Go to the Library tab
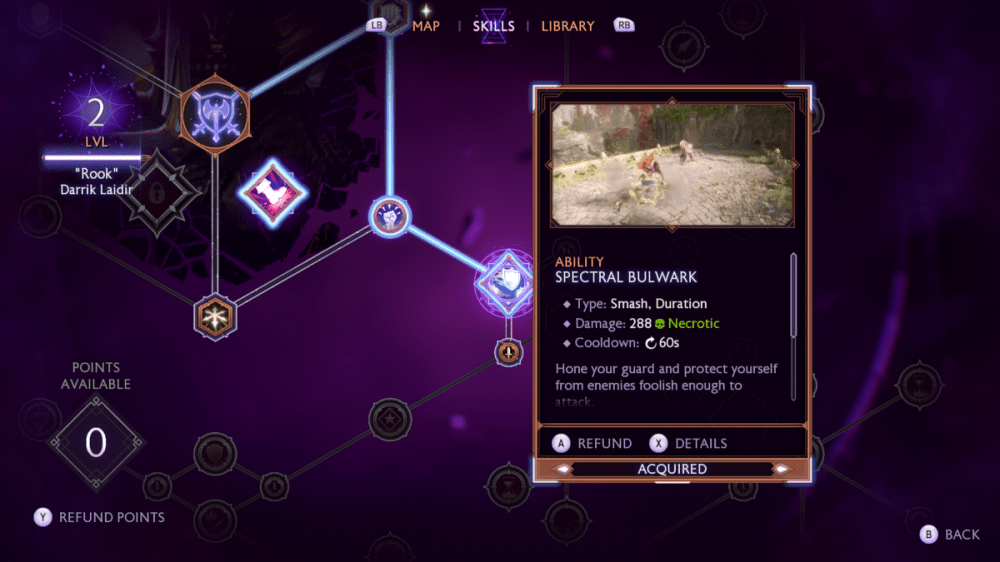The image size is (1000, 562). (x=567, y=26)
